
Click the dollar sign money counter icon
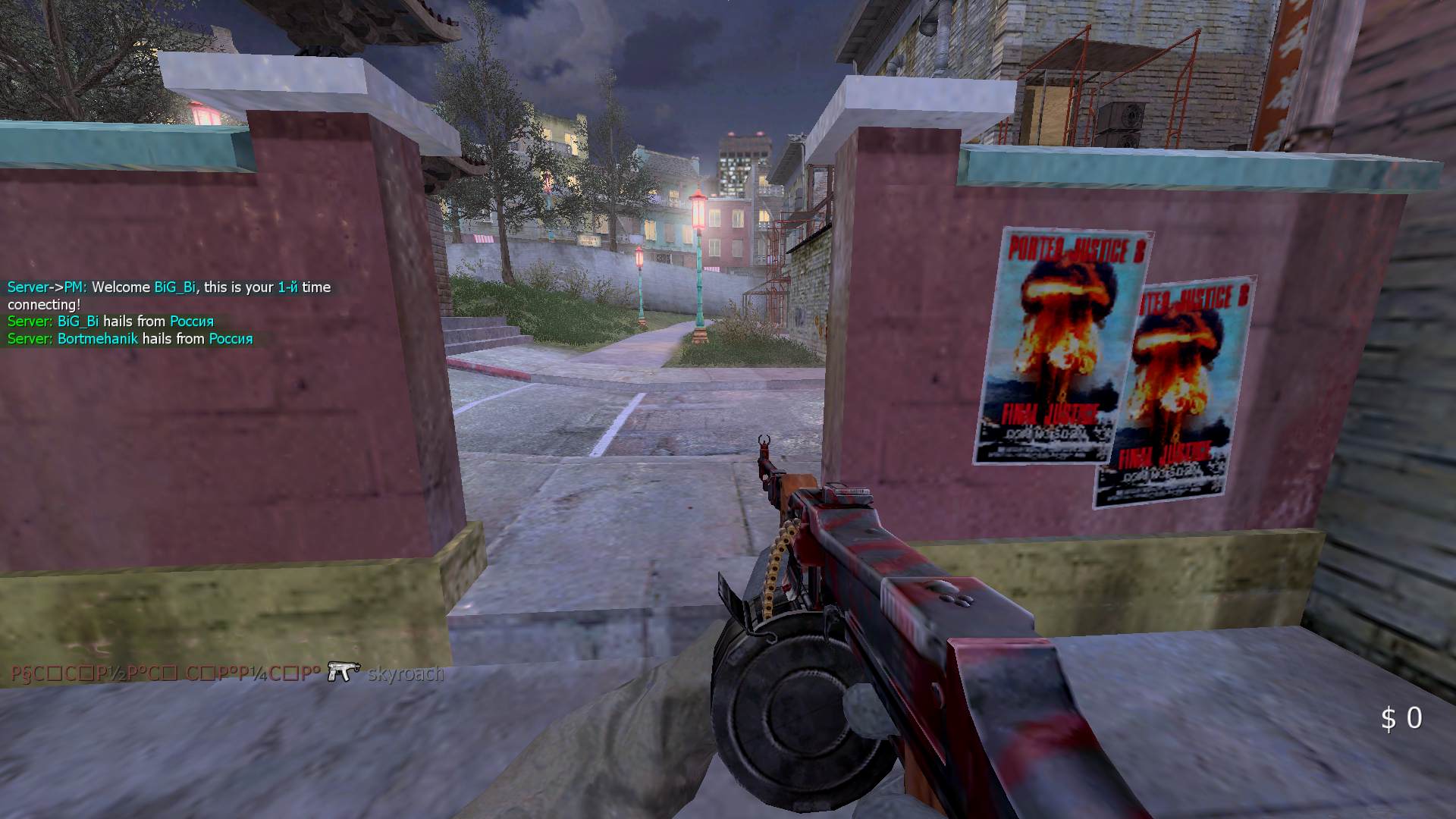pyautogui.click(x=1388, y=719)
